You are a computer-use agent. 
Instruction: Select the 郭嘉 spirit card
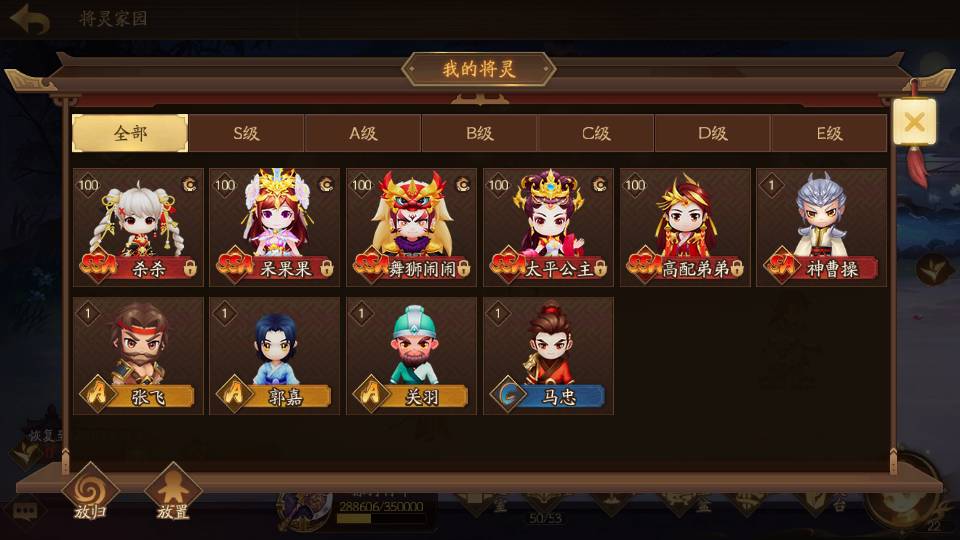(275, 355)
